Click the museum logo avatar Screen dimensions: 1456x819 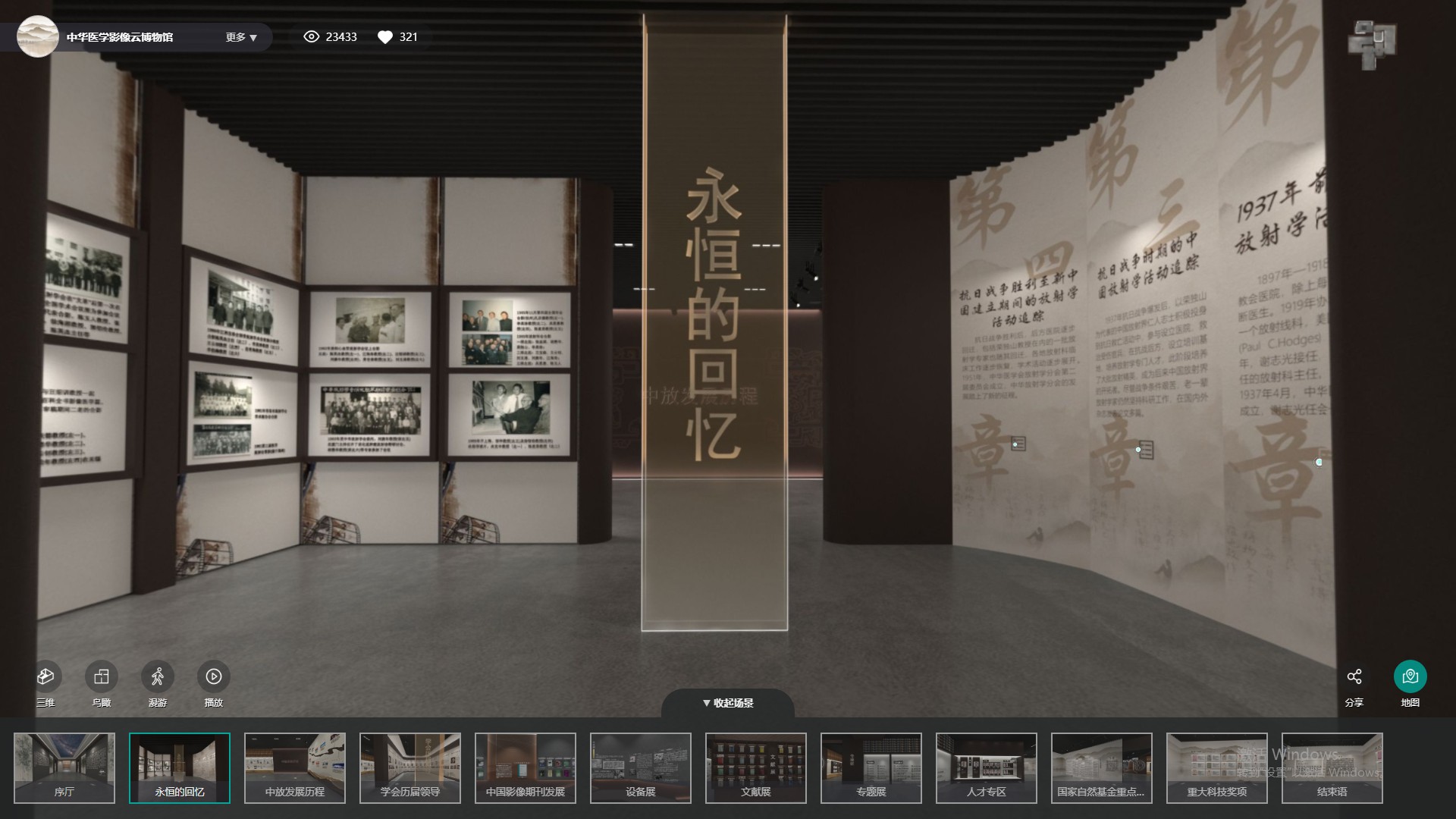coord(37,36)
